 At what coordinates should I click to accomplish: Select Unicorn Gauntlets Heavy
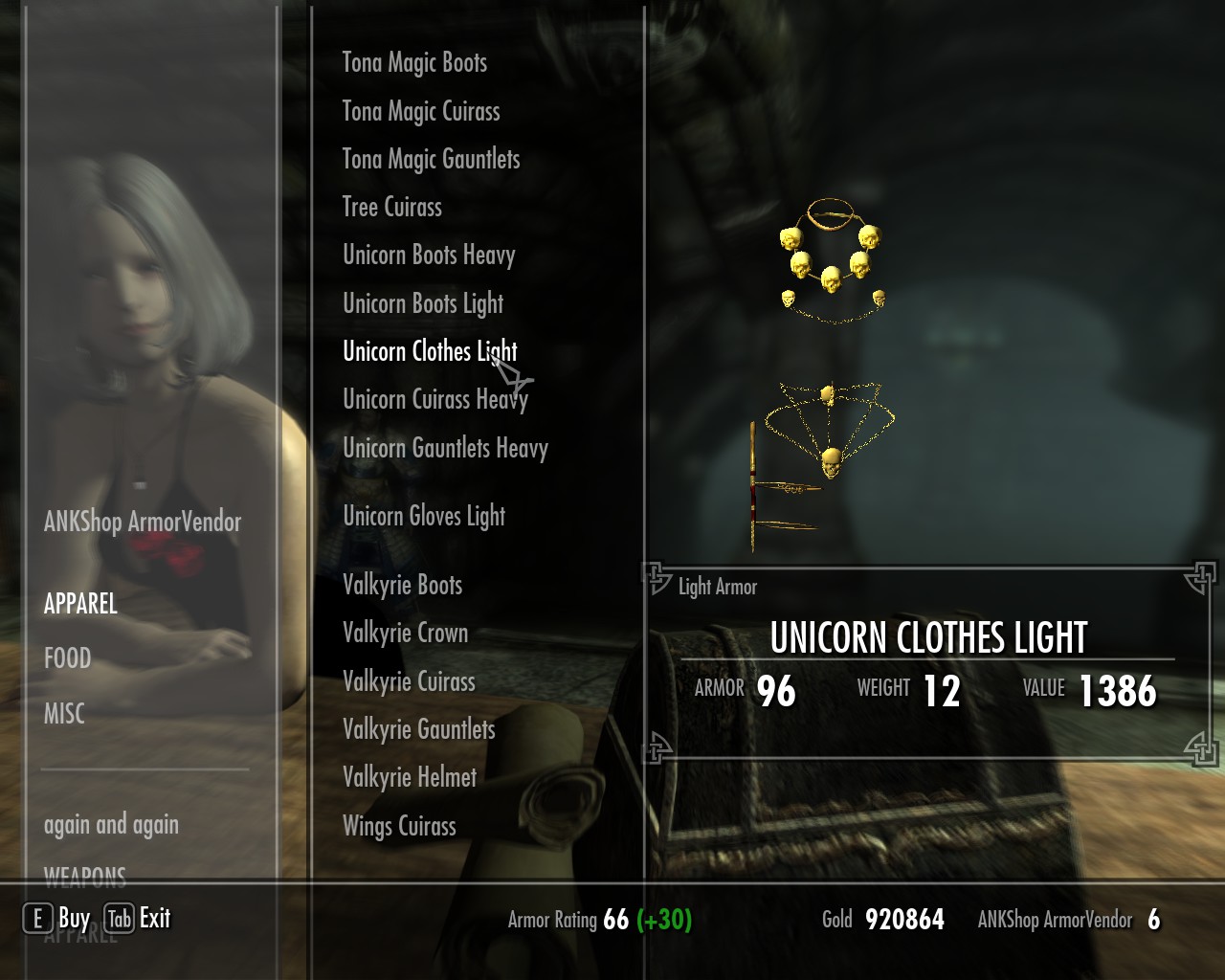pyautogui.click(x=445, y=449)
